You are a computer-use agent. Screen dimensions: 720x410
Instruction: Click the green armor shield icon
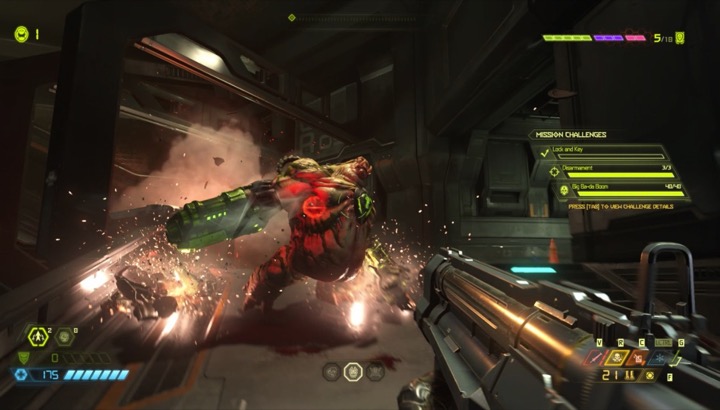[24, 356]
